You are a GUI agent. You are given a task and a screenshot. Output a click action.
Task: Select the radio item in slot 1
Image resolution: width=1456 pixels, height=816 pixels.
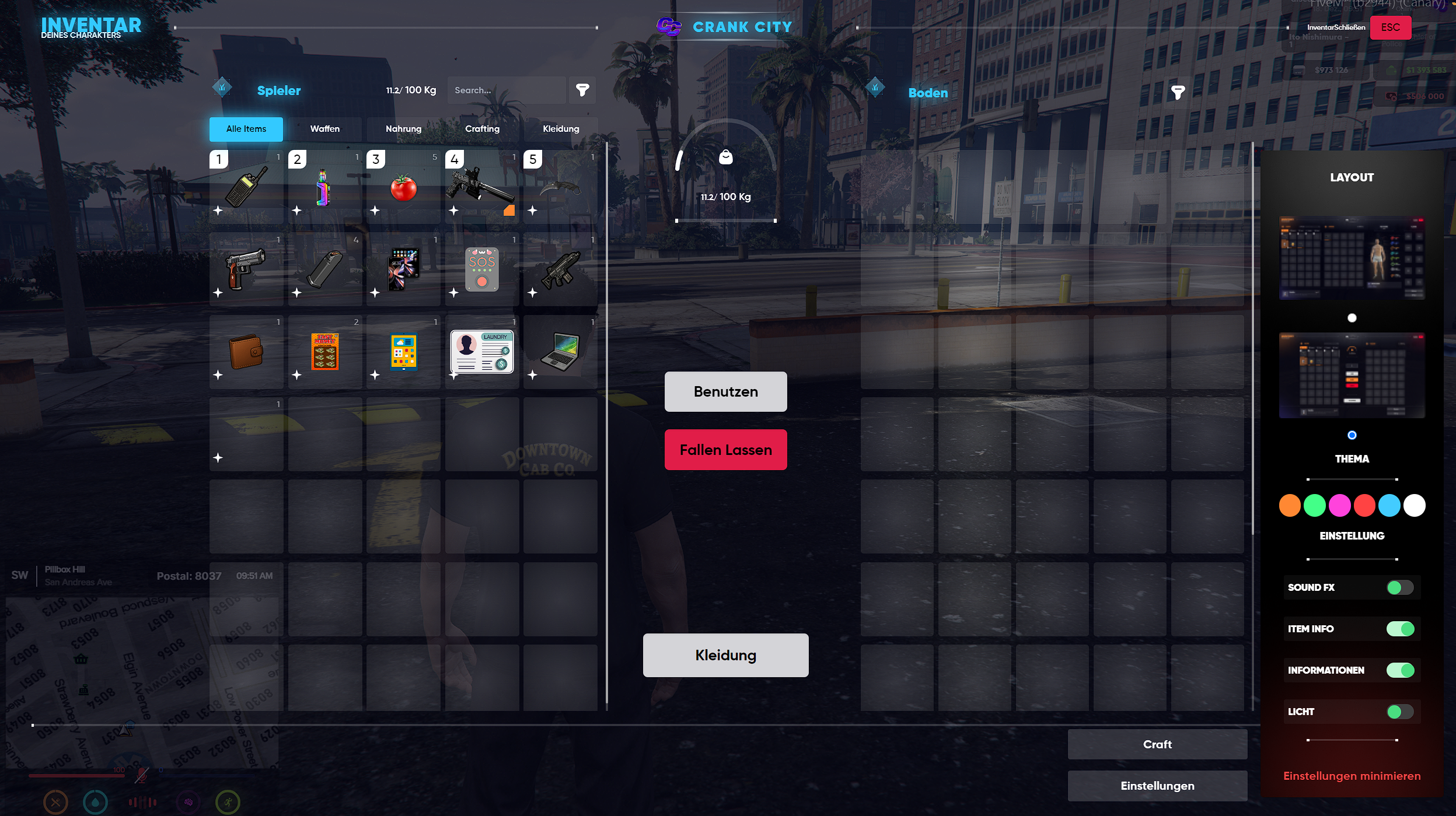[x=246, y=187]
